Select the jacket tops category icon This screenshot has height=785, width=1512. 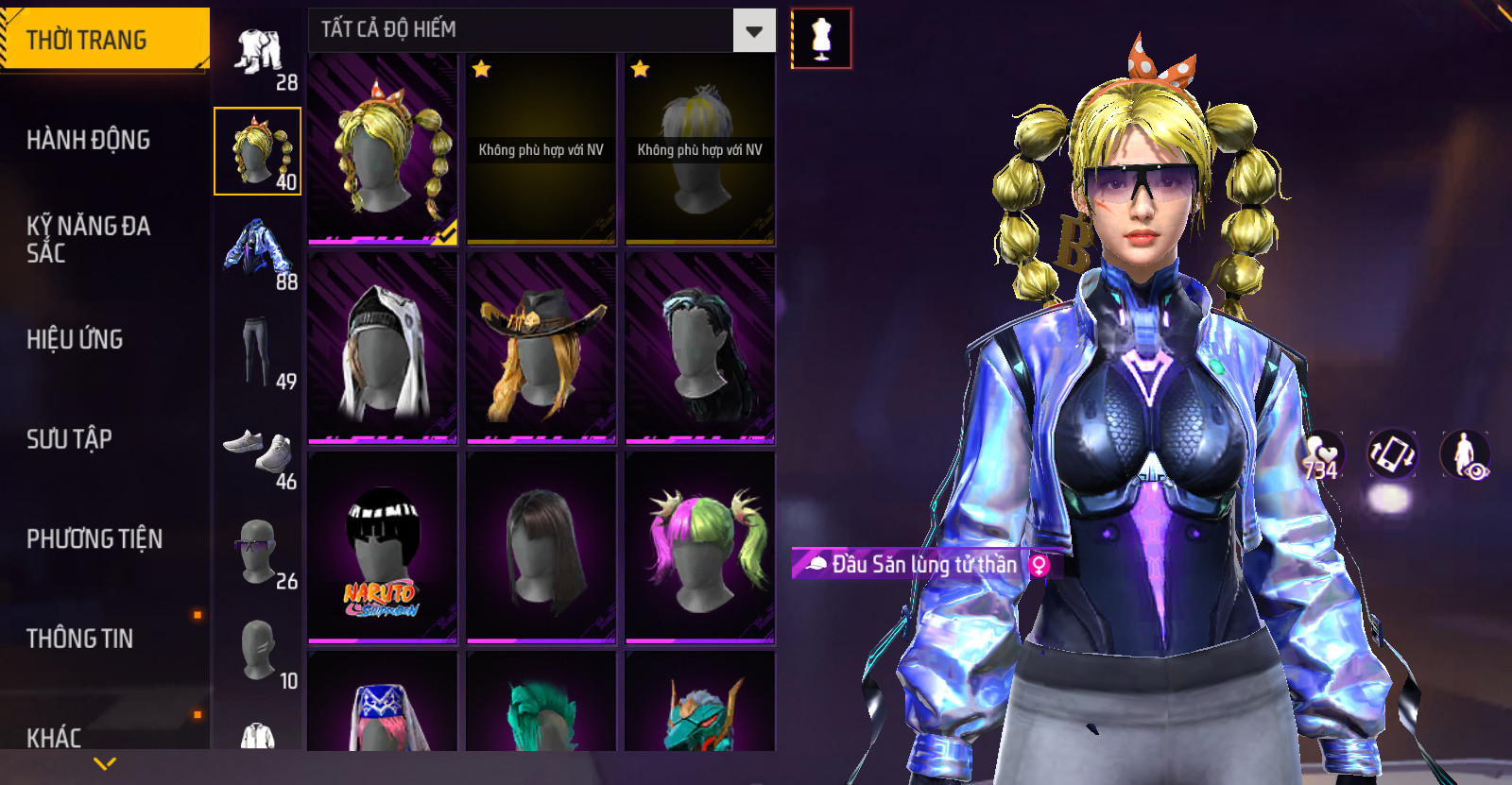point(258,250)
